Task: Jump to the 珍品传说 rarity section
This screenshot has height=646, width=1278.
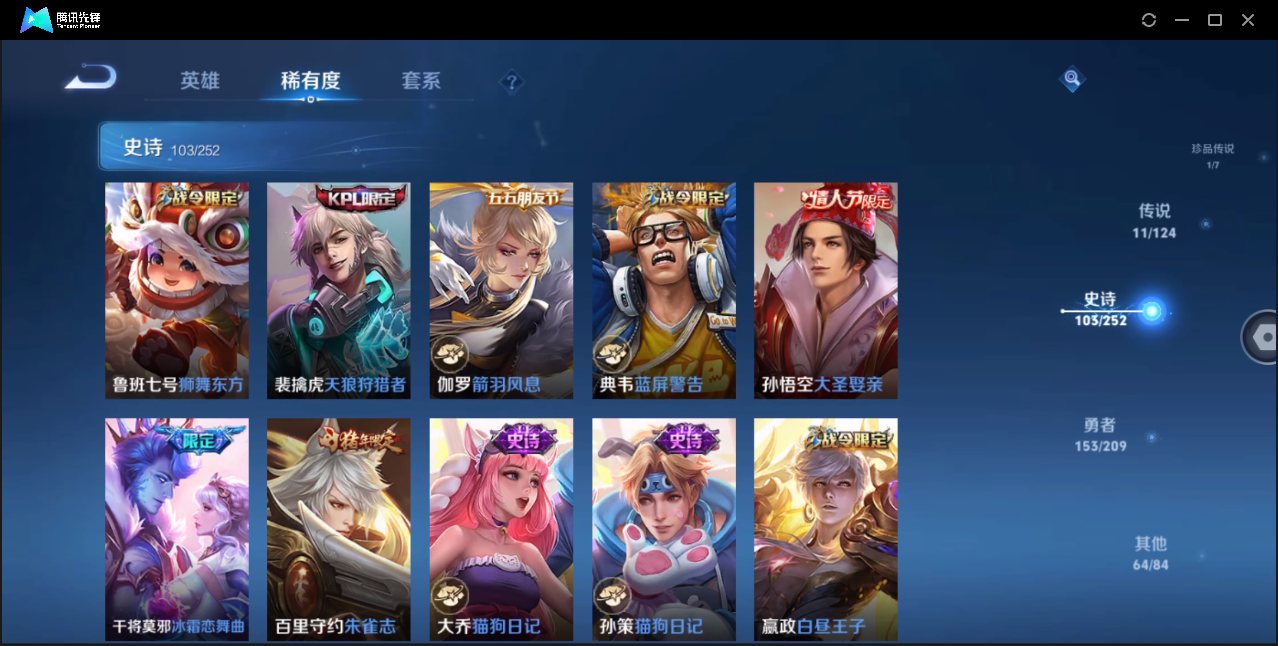Action: (1212, 155)
